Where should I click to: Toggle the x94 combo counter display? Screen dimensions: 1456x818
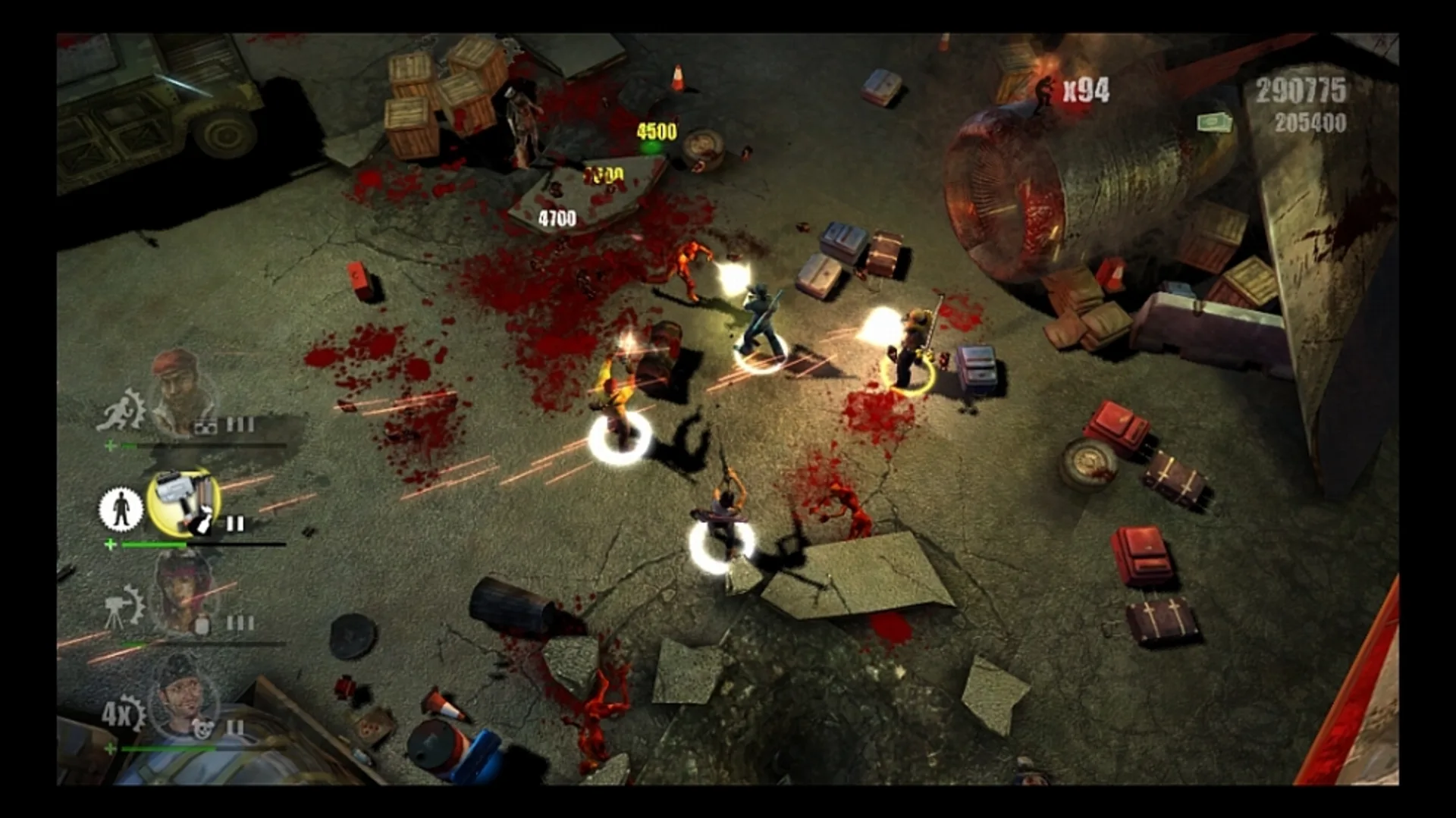pos(1086,90)
